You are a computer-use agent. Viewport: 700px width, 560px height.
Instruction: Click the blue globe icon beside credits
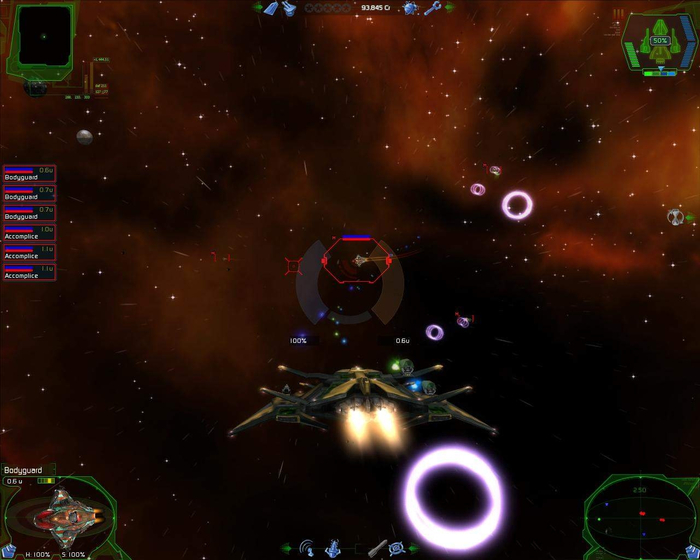(410, 8)
